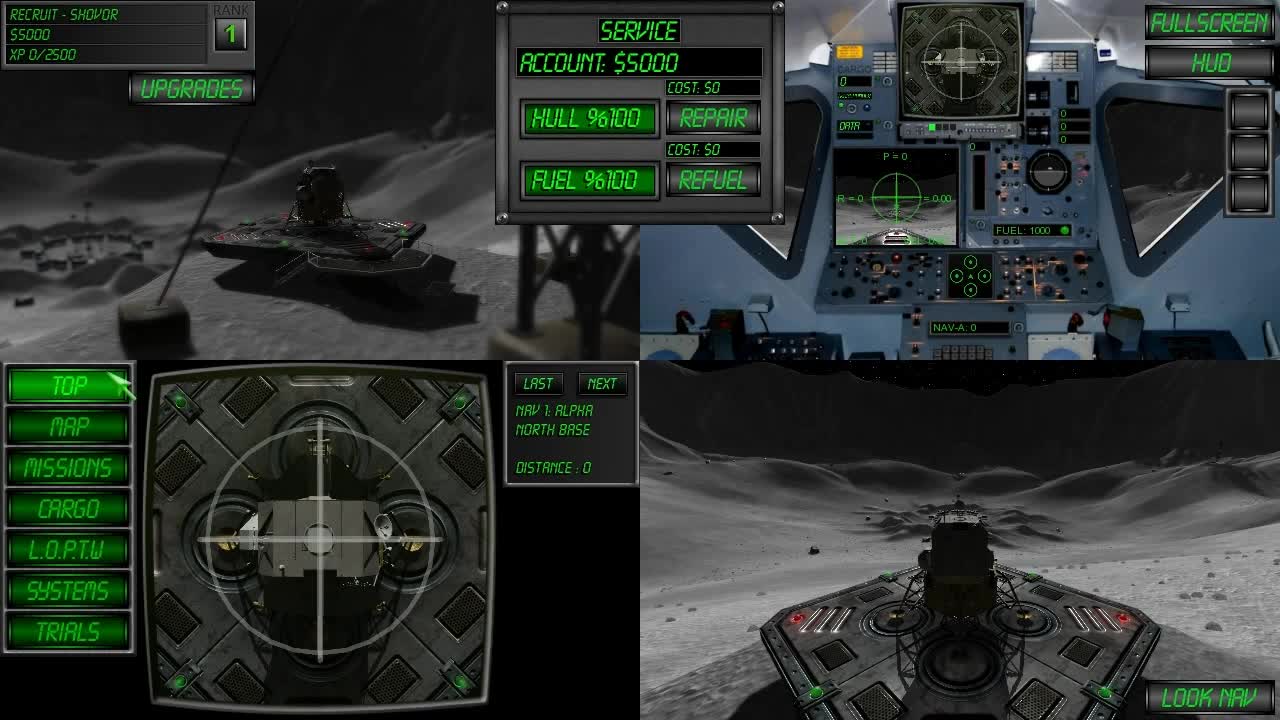The height and width of the screenshot is (720, 1280).
Task: Select the SYSTEMS menu option
Action: point(66,590)
